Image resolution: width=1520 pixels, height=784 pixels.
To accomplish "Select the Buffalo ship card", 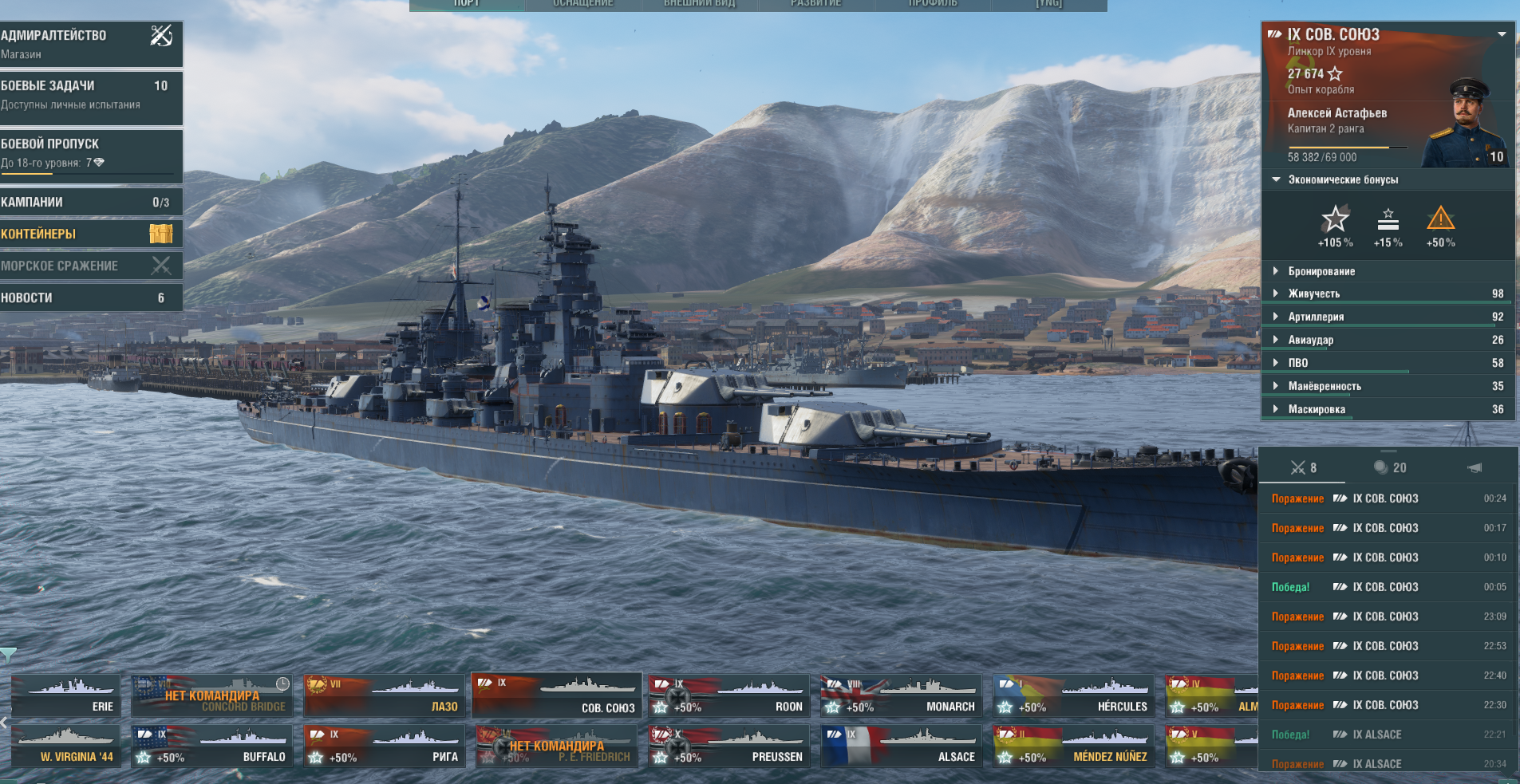I will pyautogui.click(x=211, y=746).
